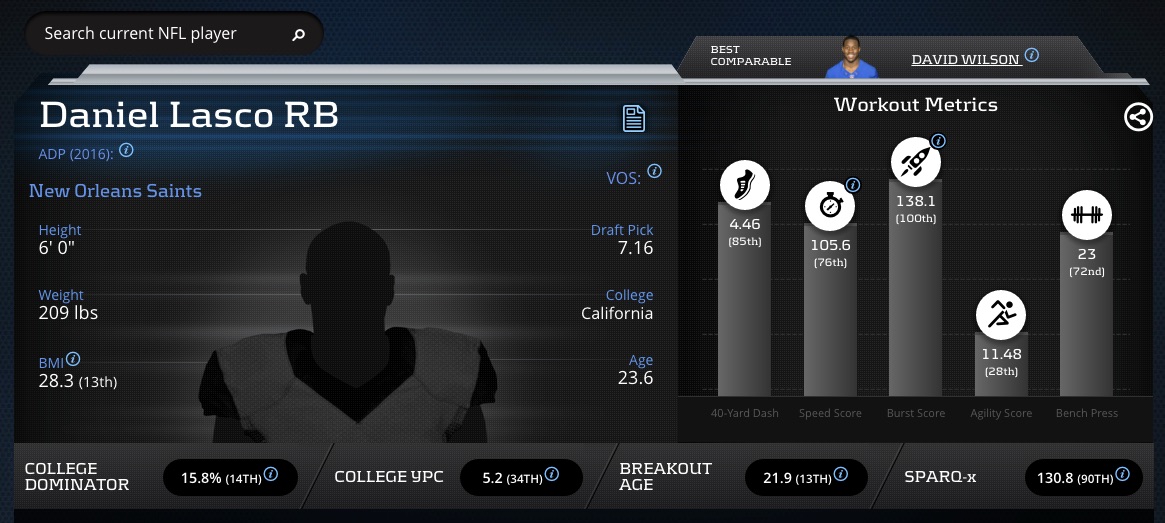
Task: Open the share icon
Action: point(1138,117)
